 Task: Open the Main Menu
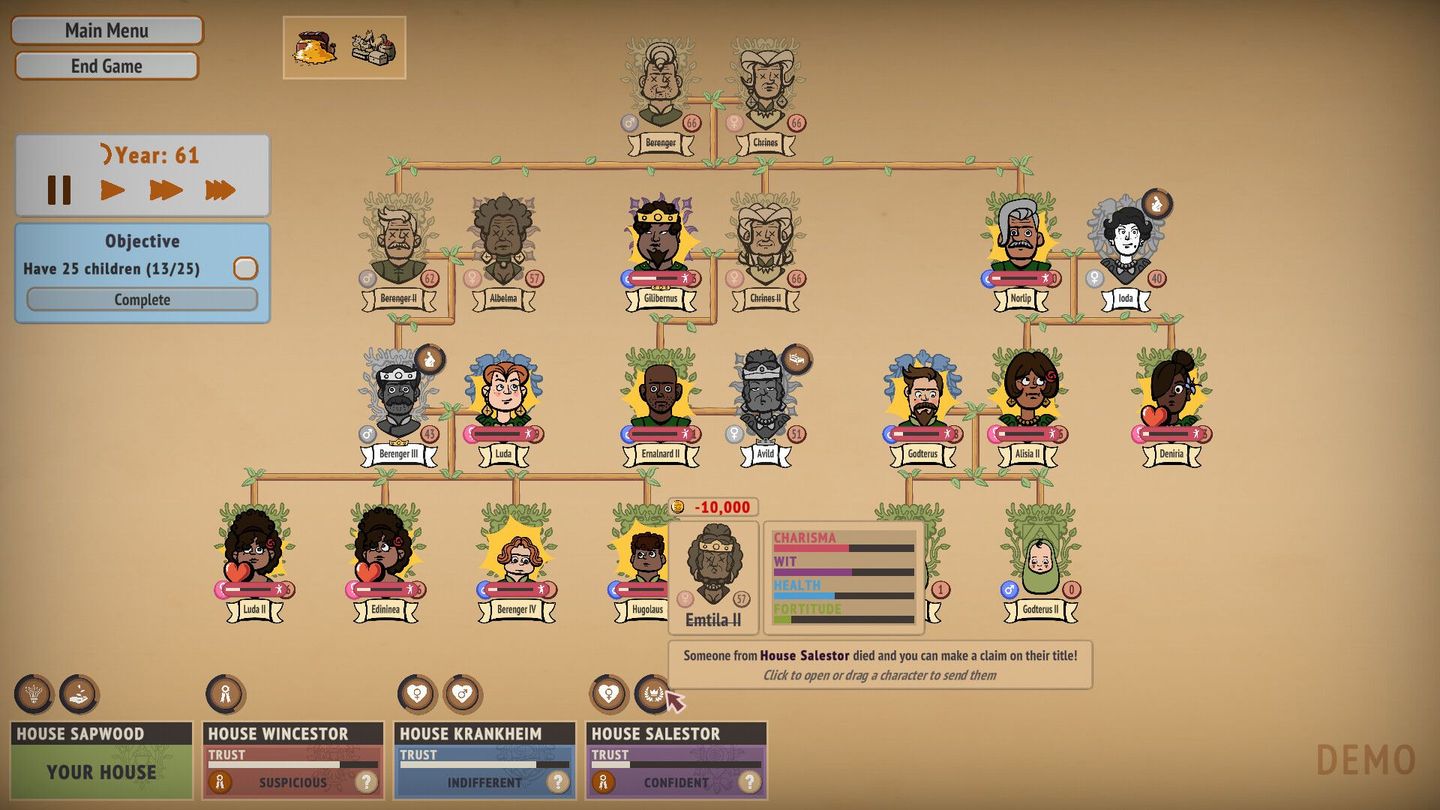pos(106,30)
